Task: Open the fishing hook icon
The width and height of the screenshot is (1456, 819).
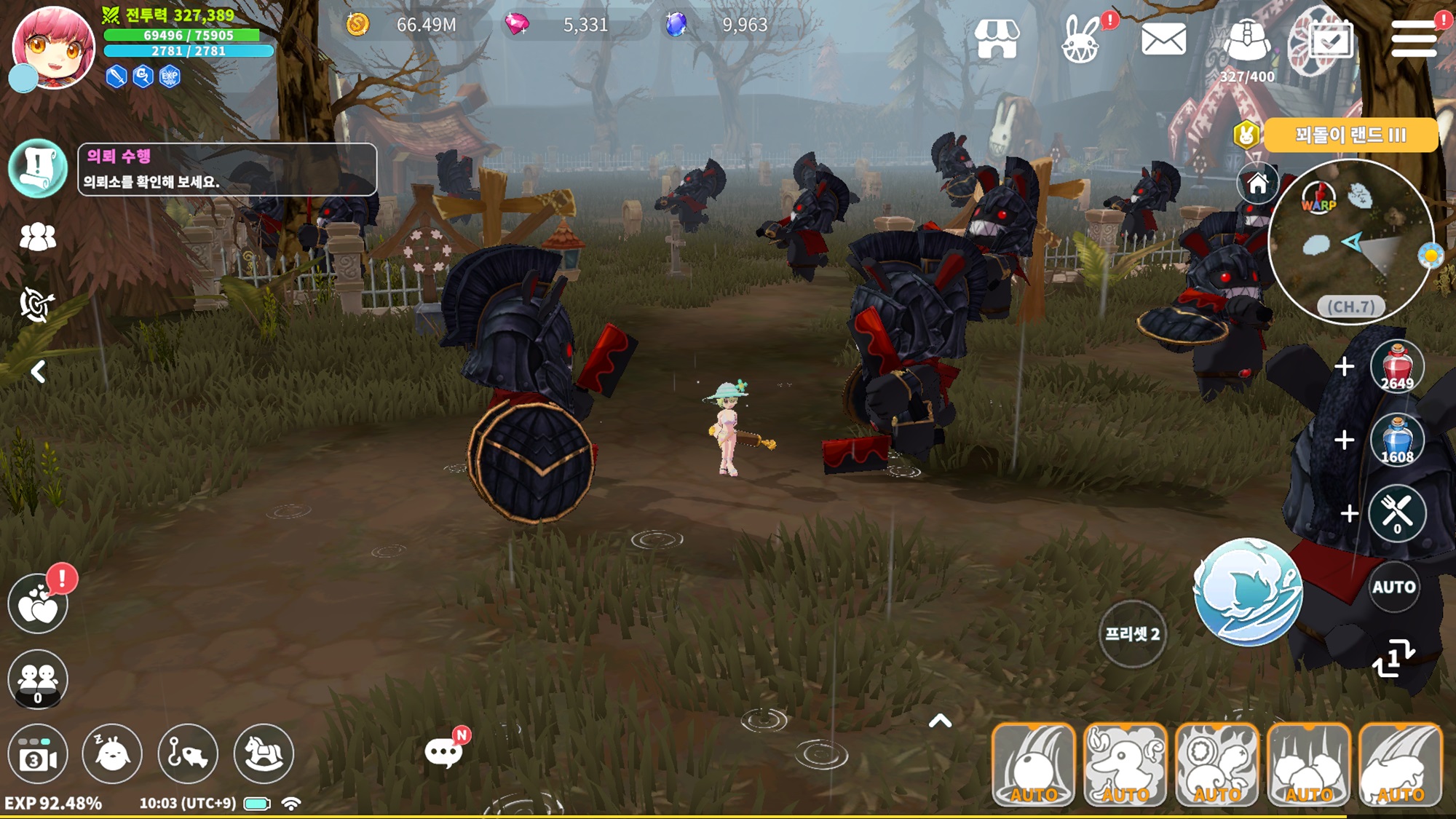Action: [x=188, y=754]
